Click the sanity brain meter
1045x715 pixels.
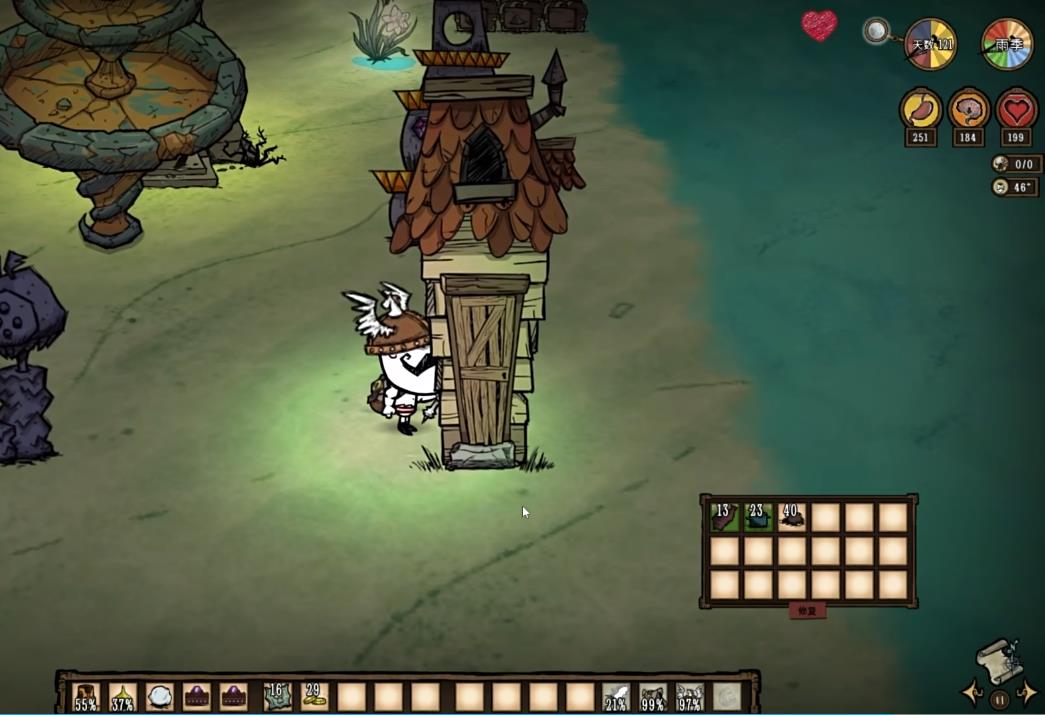(968, 108)
